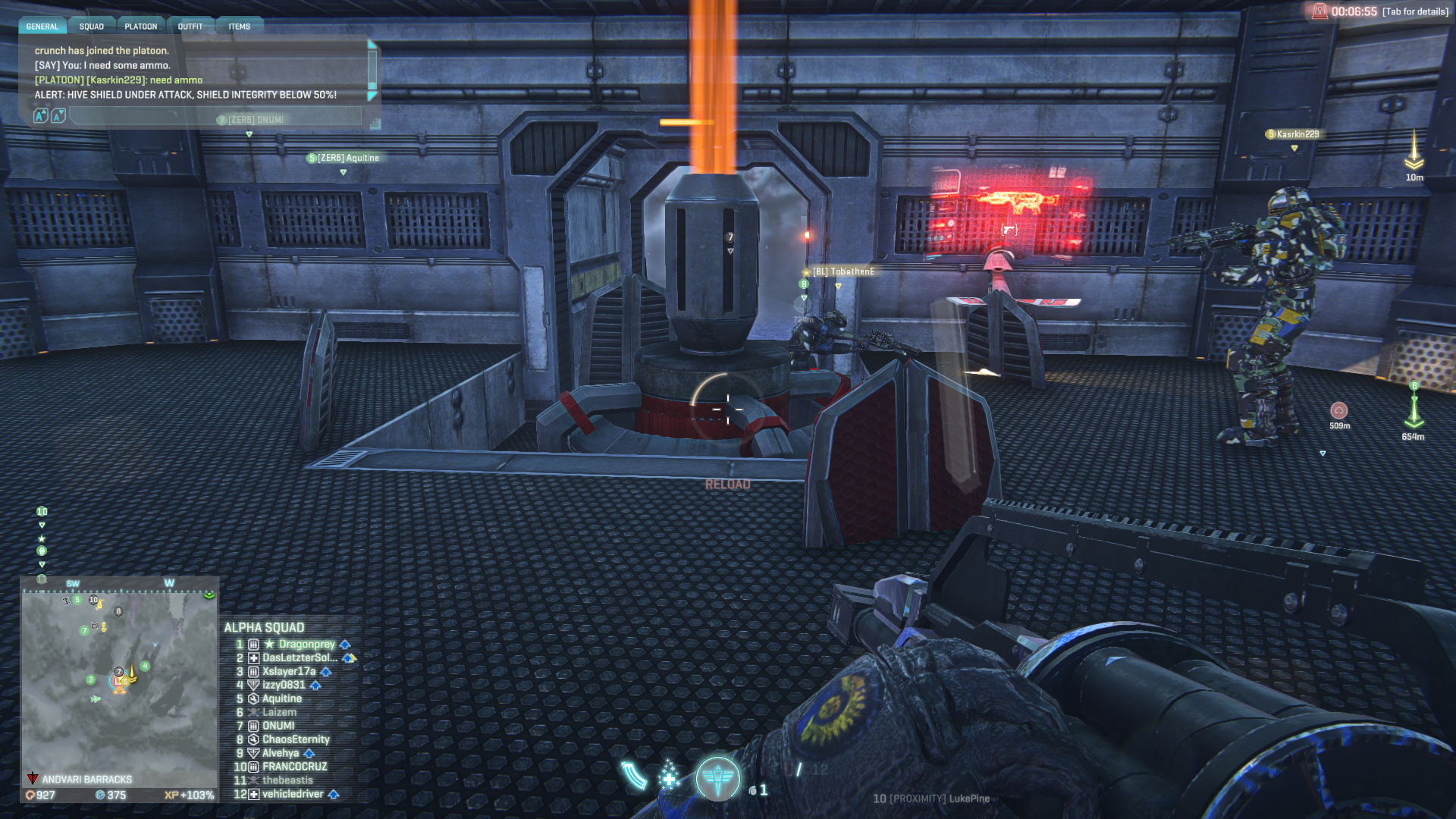Select vehicledriver in the squad list
The height and width of the screenshot is (819, 1456).
tap(293, 795)
